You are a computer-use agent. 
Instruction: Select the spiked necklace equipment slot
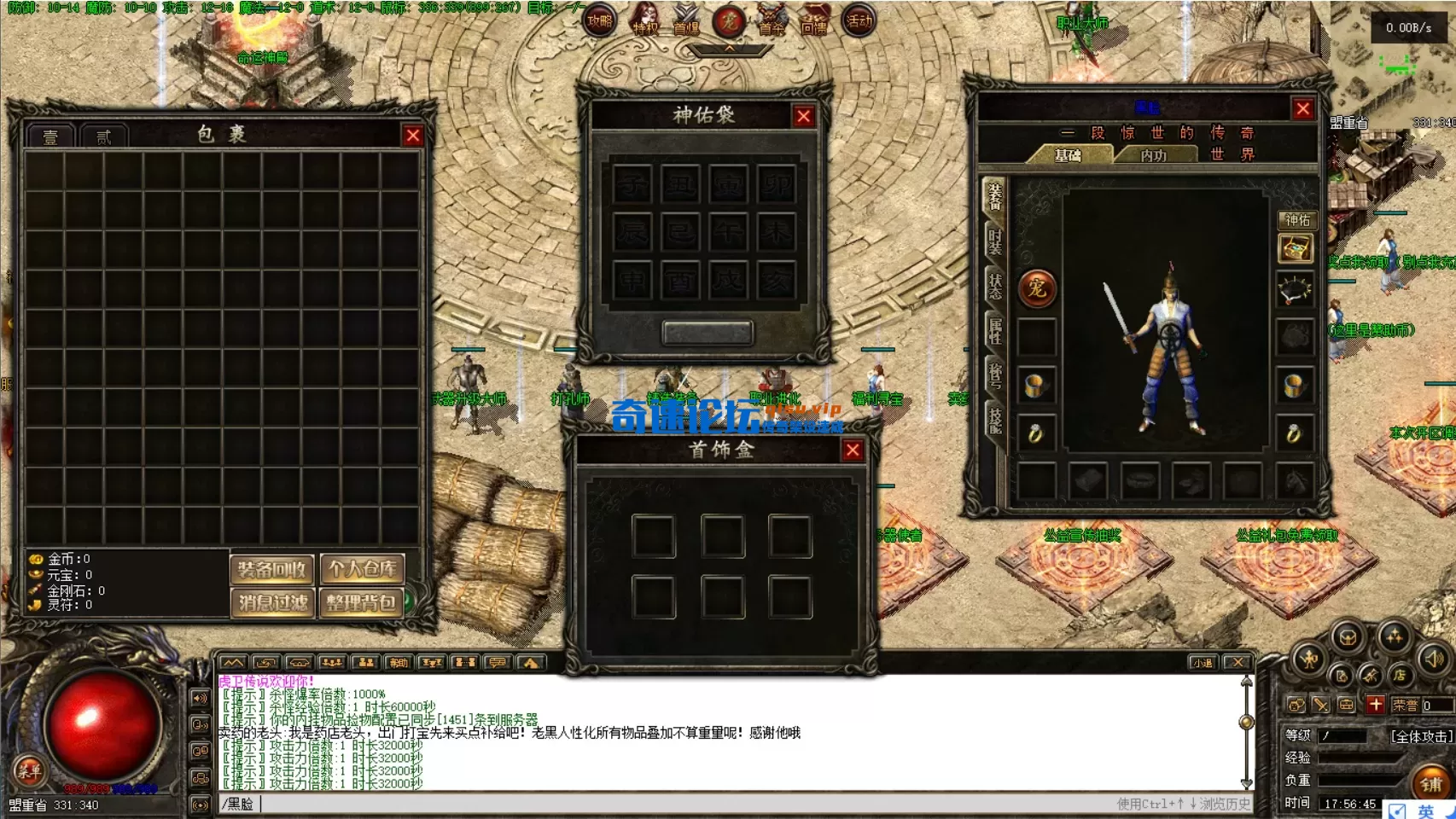coord(1295,290)
